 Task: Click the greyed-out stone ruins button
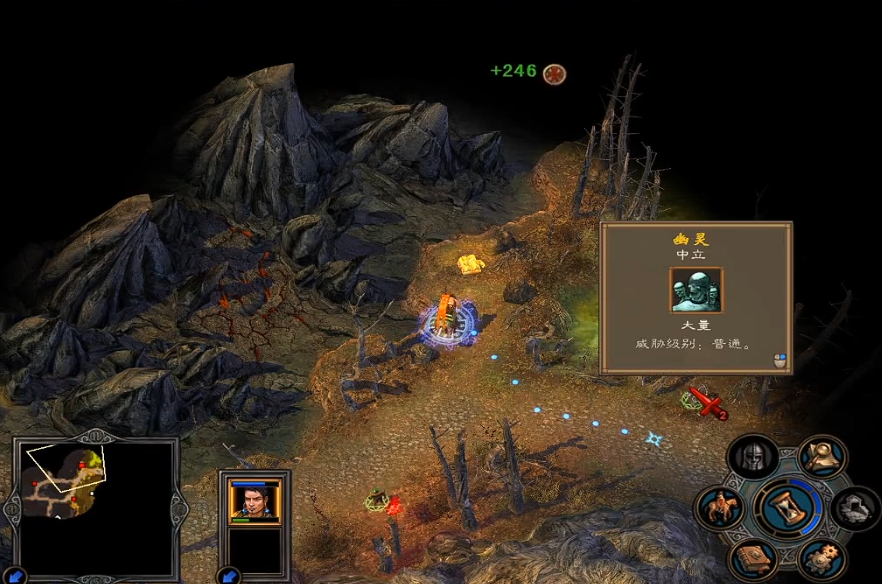click(x=855, y=508)
